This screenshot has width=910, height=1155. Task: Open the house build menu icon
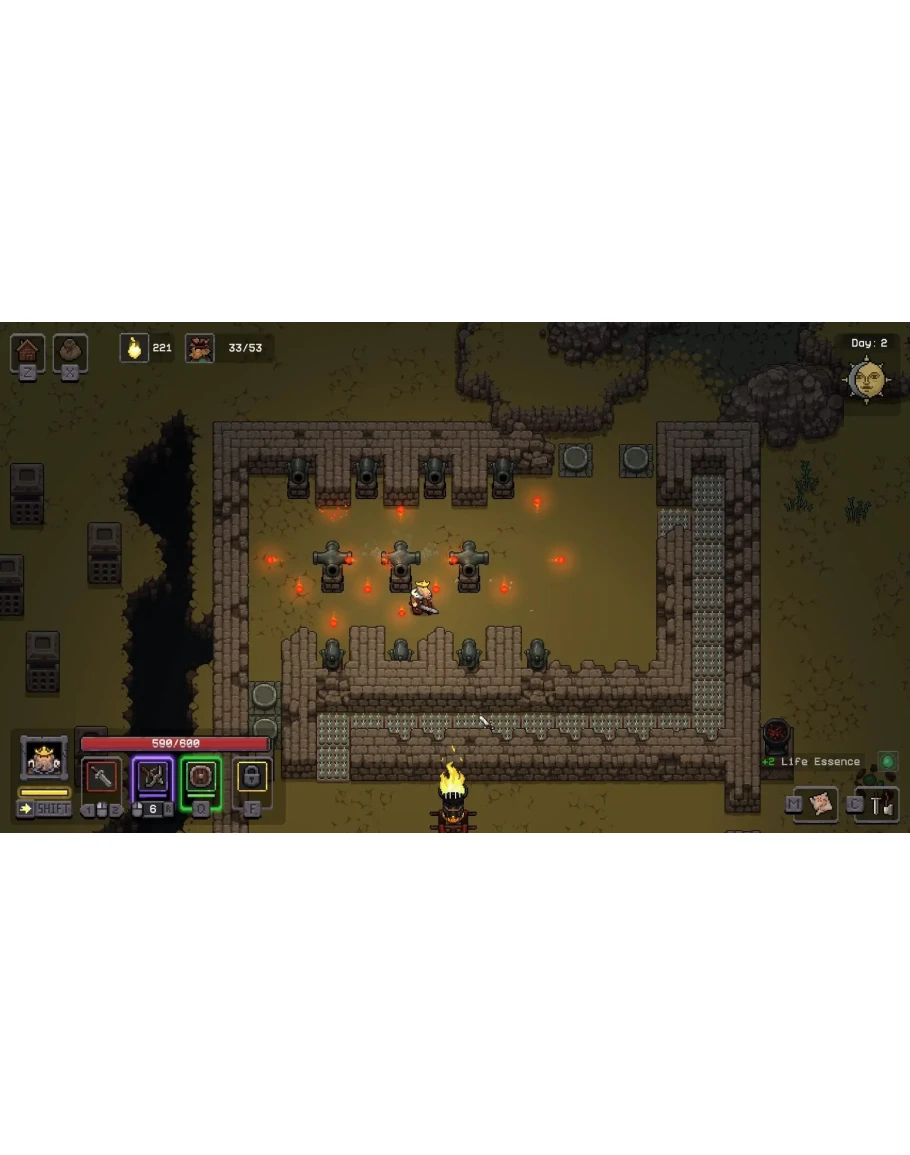(x=27, y=351)
